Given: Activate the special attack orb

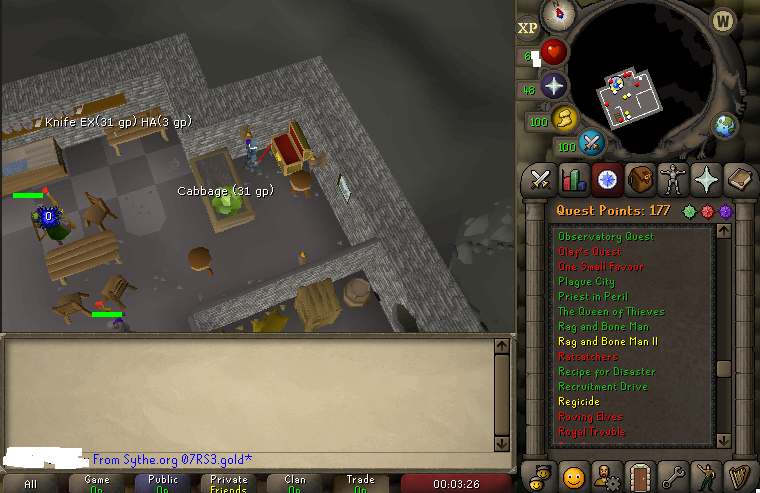Looking at the screenshot, I should 591,142.
